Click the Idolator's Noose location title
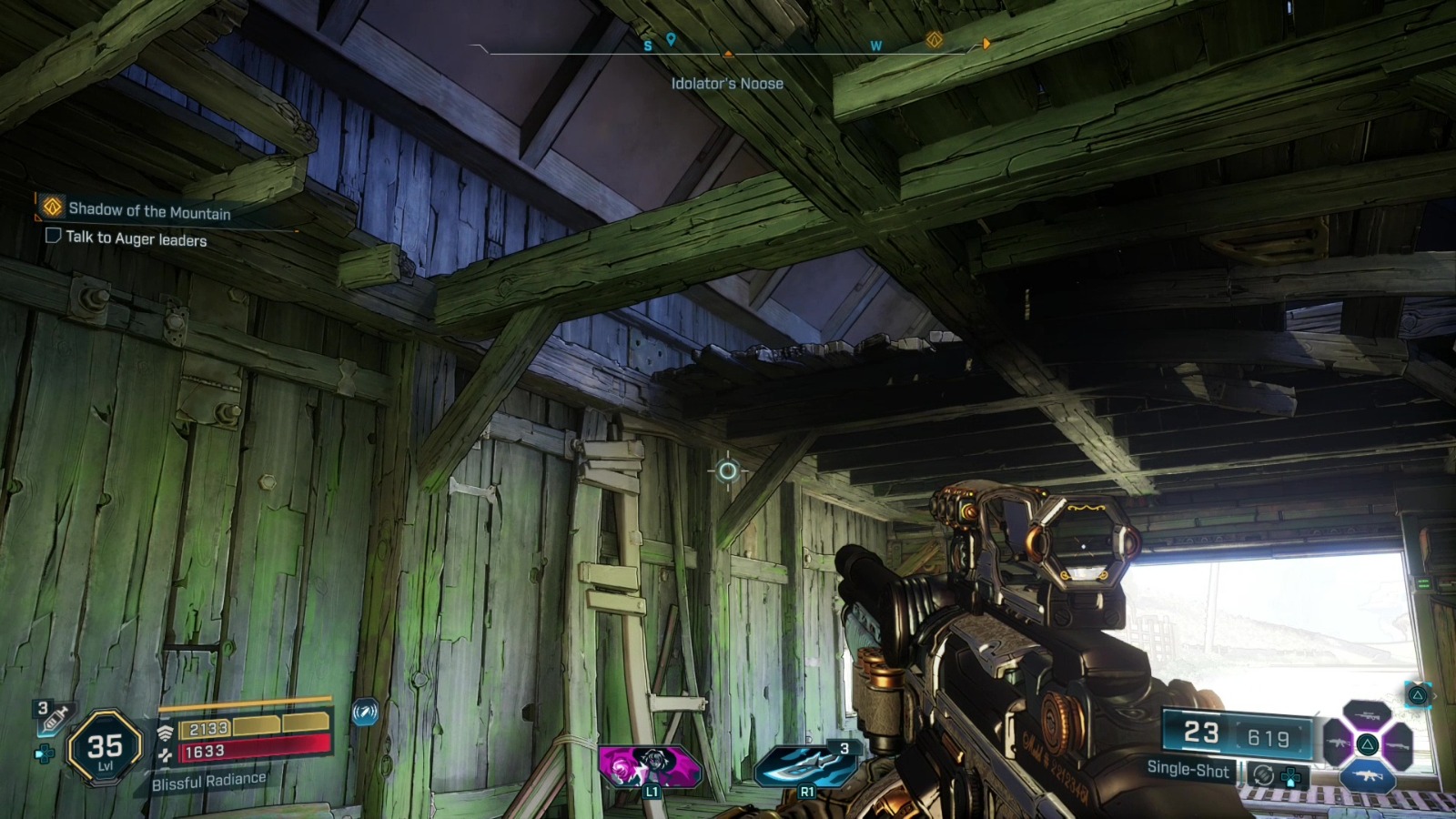 (725, 82)
